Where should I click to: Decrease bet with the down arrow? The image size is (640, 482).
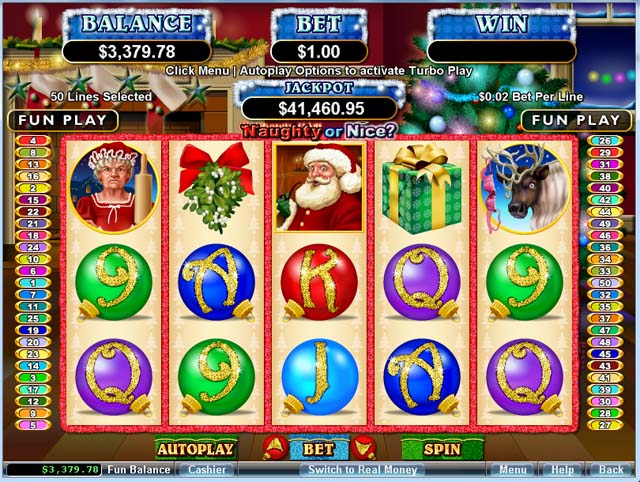tap(364, 450)
